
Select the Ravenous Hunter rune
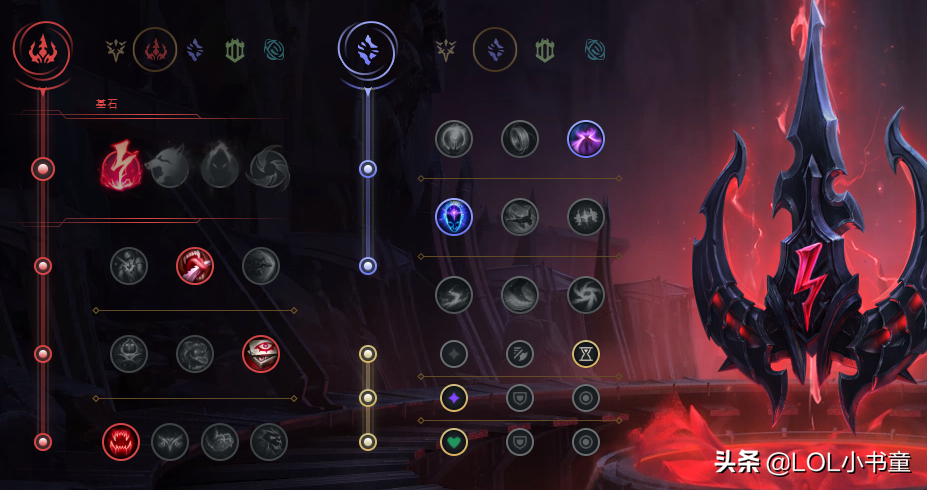coord(121,441)
